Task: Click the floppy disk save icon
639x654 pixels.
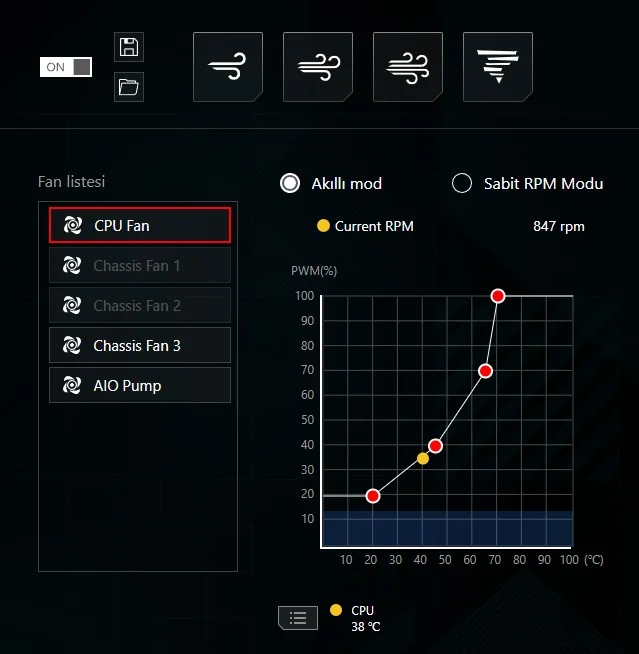Action: 129,47
